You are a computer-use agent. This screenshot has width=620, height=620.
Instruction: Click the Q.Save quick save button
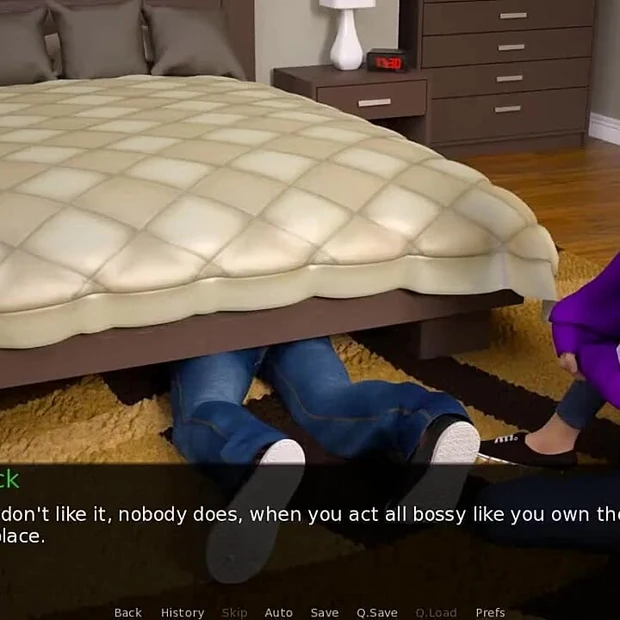(x=377, y=612)
